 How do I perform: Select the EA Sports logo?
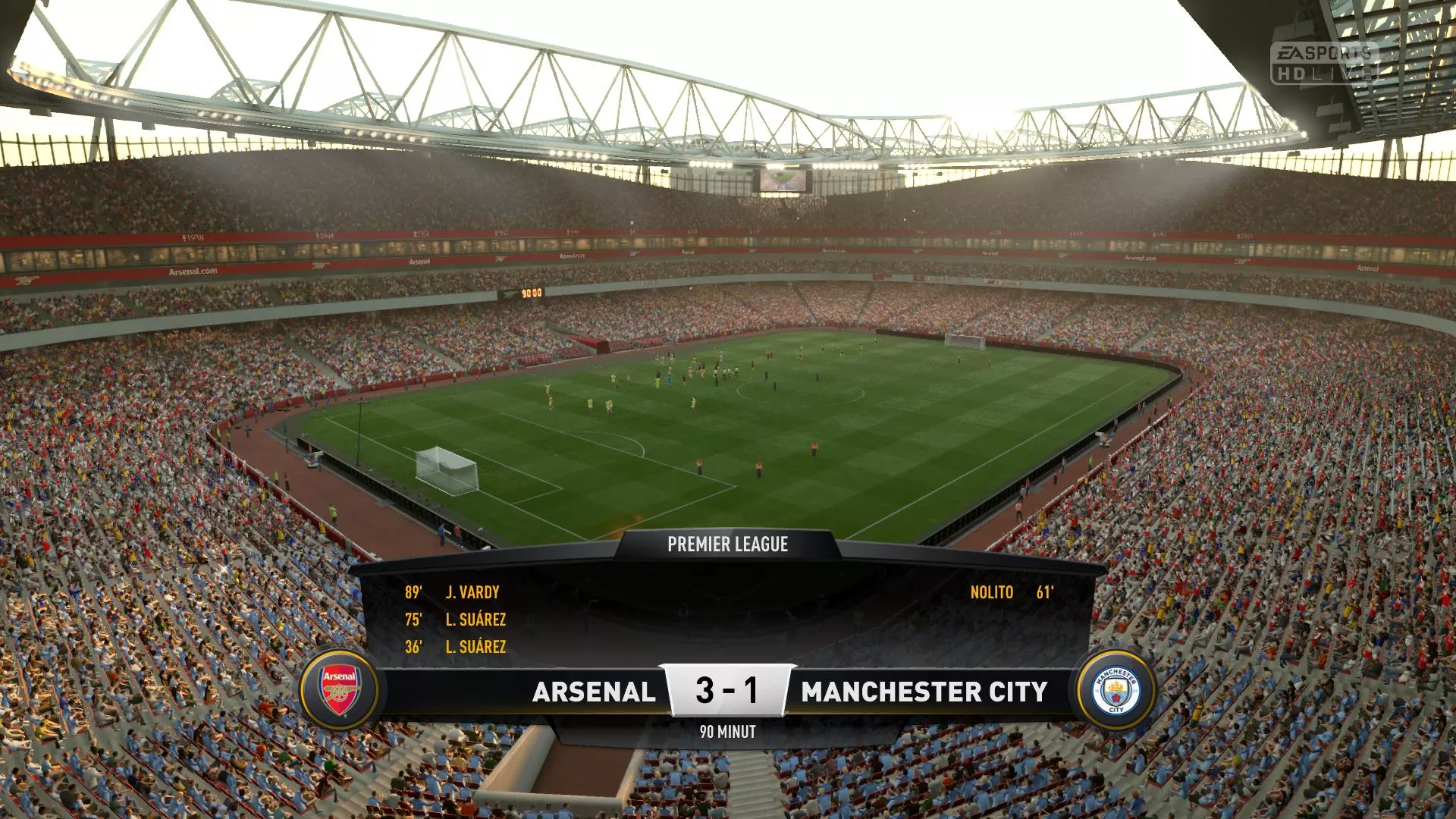pos(1323,51)
